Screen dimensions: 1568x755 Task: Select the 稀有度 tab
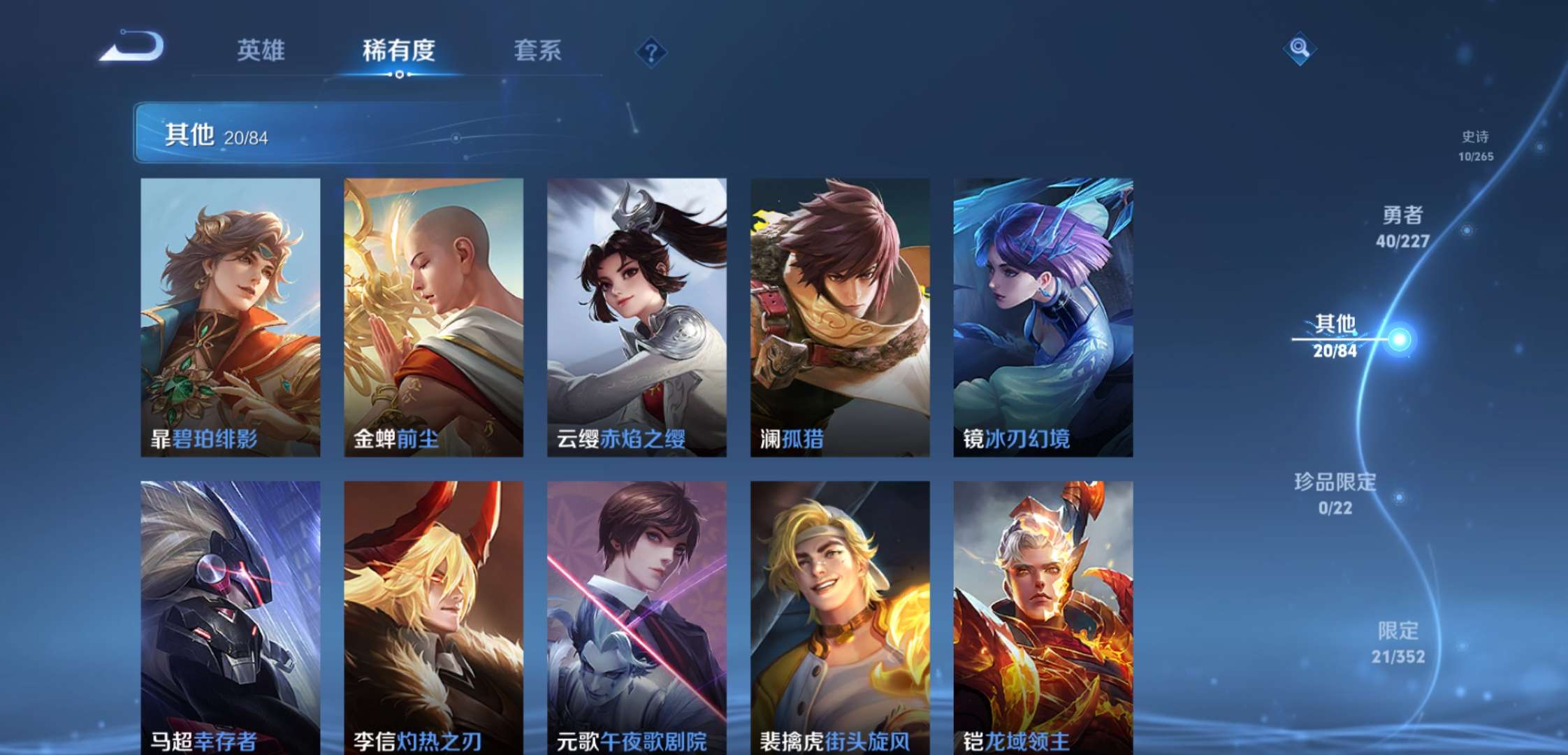click(398, 51)
